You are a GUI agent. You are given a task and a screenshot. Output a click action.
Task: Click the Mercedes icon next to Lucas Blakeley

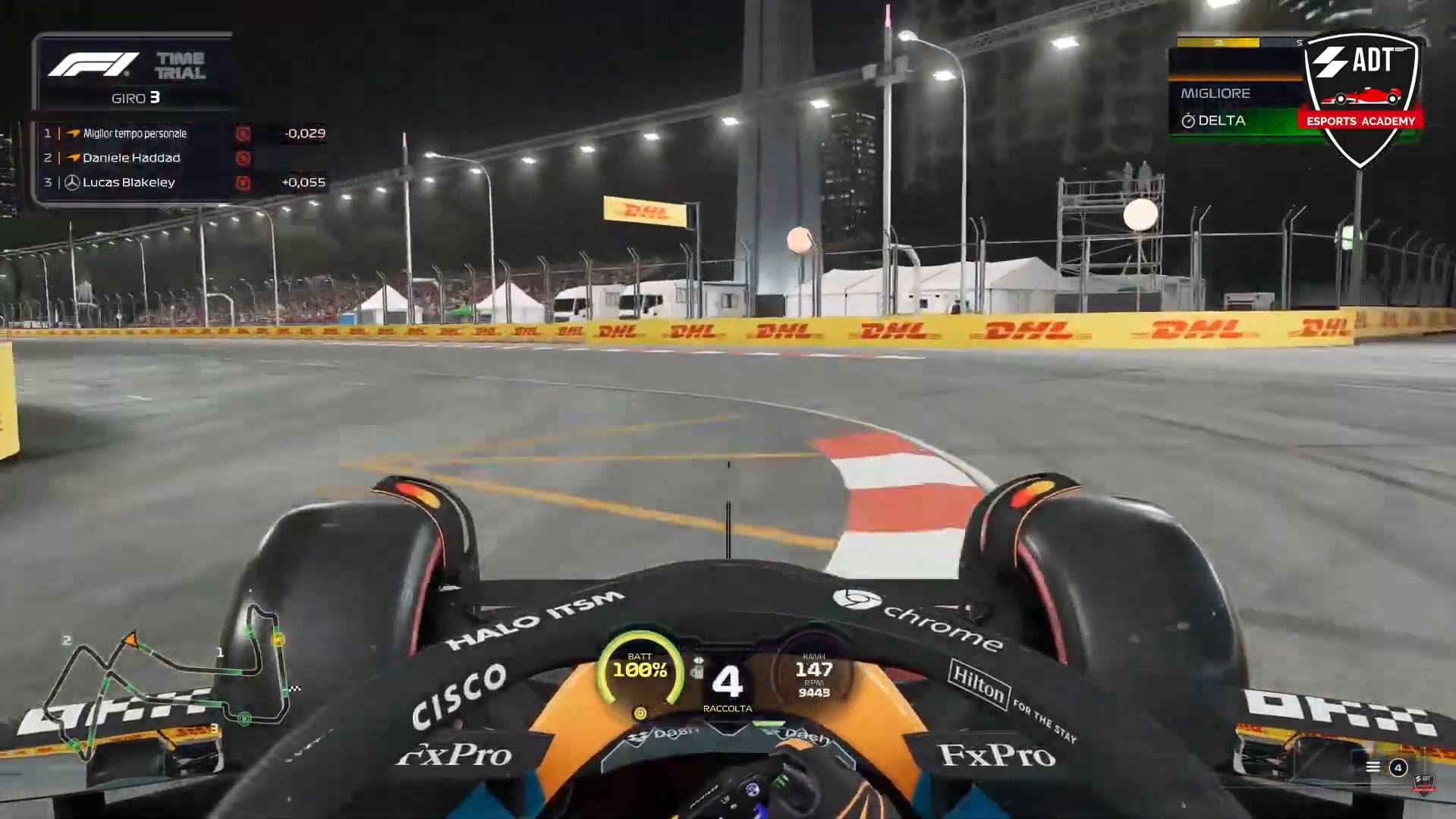coord(72,183)
